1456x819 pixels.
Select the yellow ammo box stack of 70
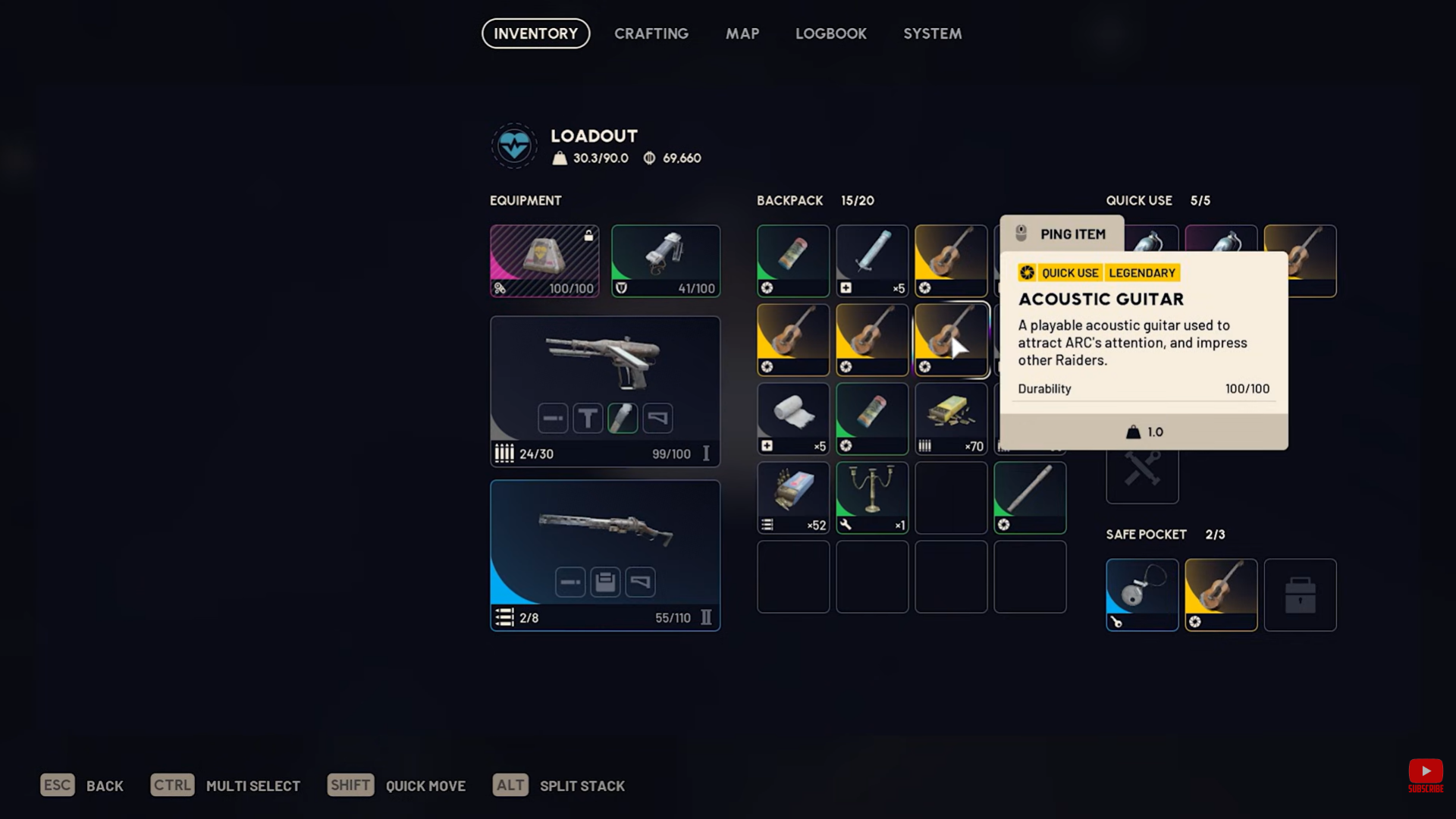click(951, 418)
